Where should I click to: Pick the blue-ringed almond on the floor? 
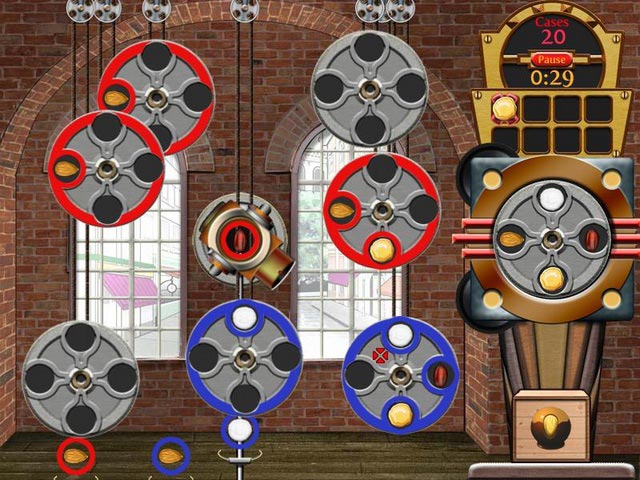tap(171, 456)
